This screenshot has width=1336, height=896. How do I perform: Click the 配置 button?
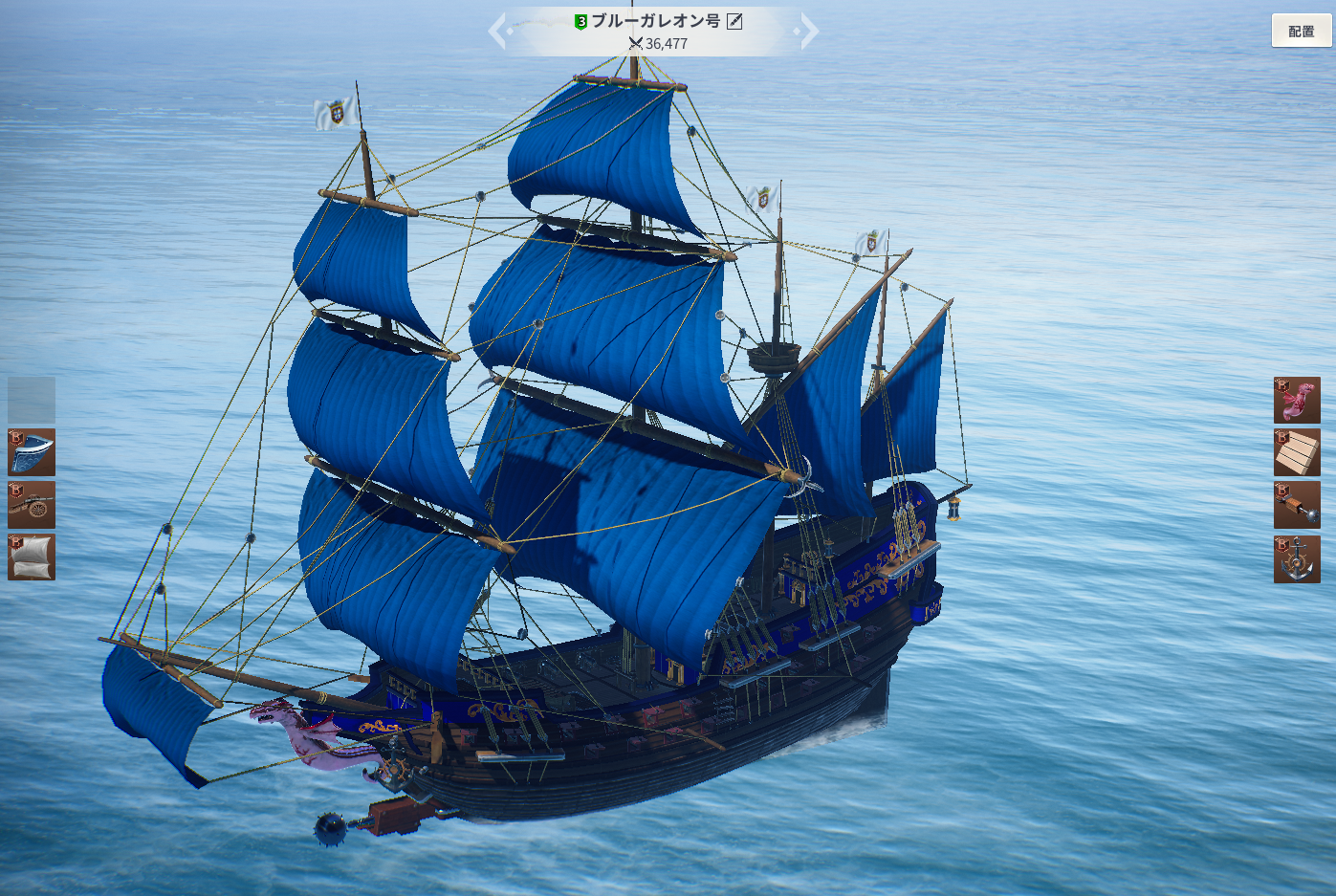[1301, 32]
